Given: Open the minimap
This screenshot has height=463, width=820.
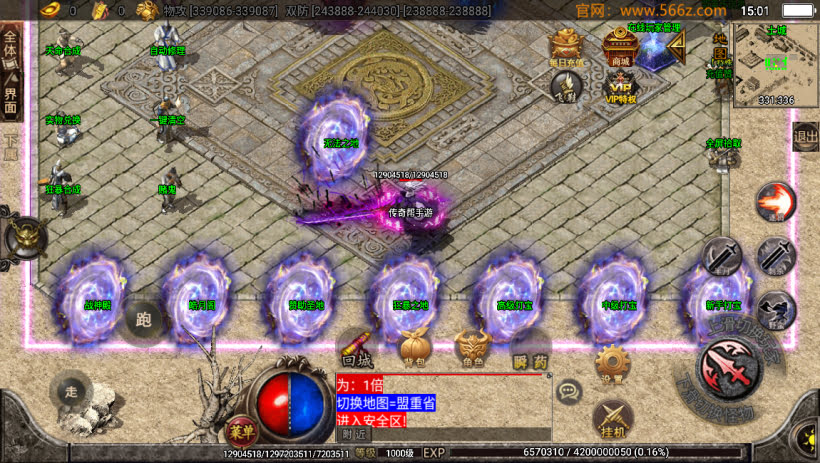Looking at the screenshot, I should pyautogui.click(x=775, y=64).
